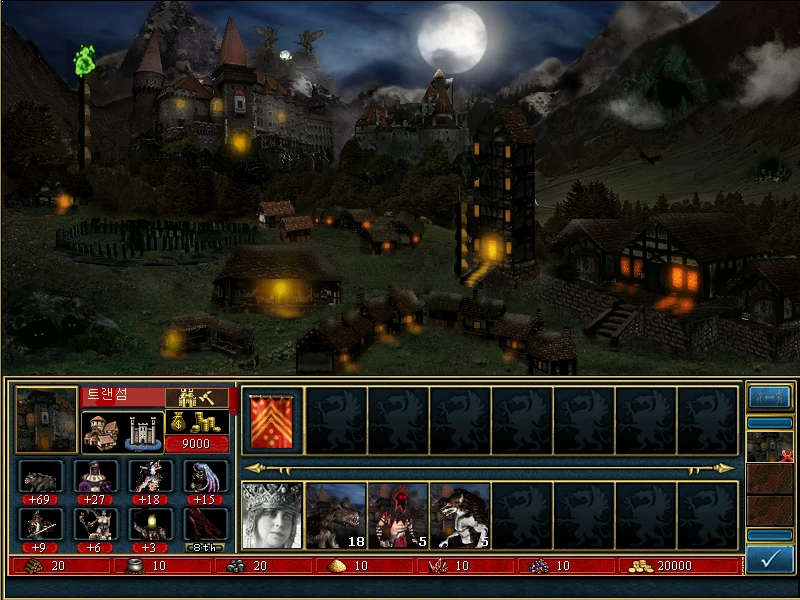Confirm and exit with the checkmark button
This screenshot has height=600, width=800.
pos(770,559)
